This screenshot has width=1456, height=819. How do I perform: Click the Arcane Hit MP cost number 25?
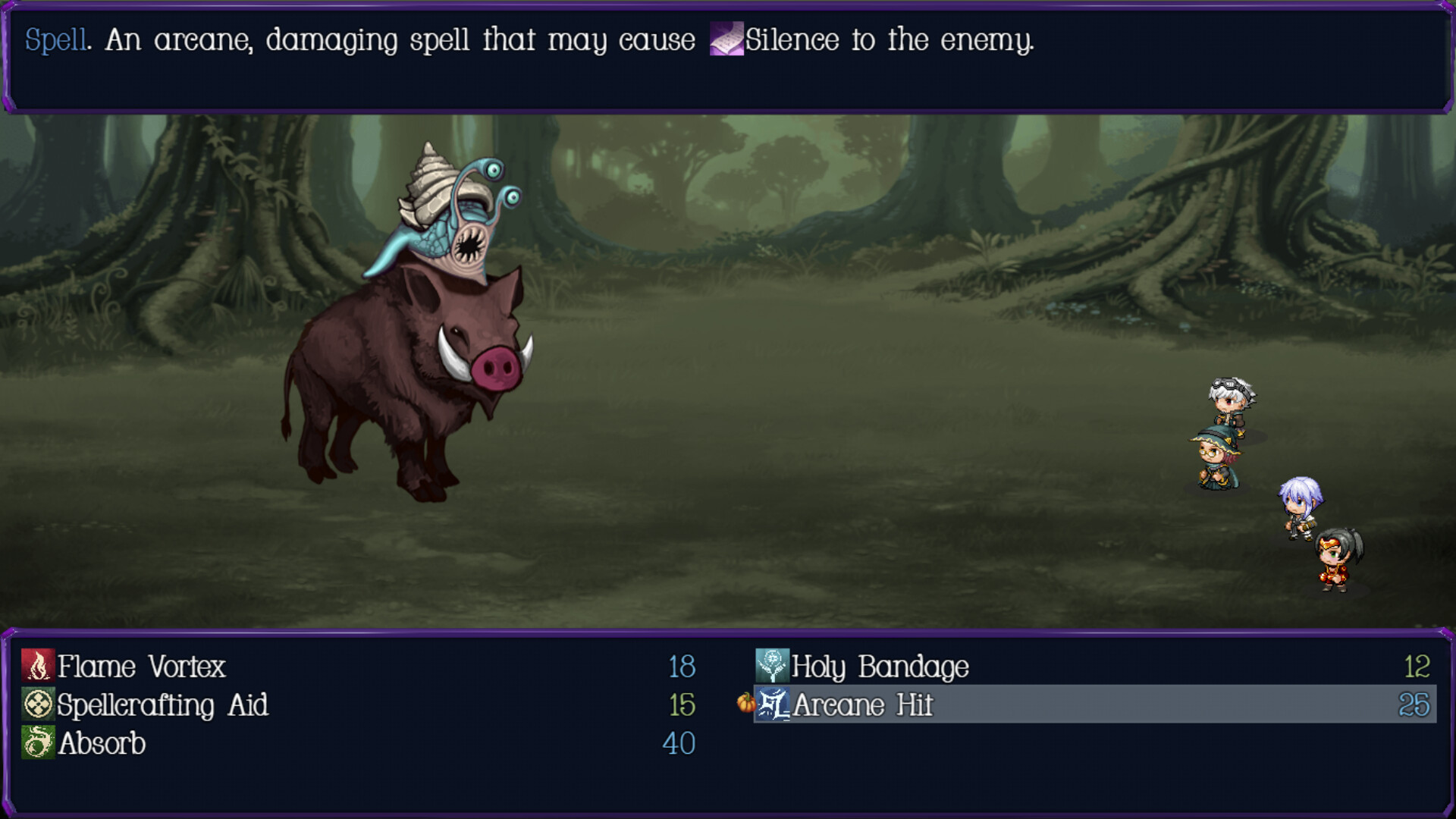[1416, 705]
